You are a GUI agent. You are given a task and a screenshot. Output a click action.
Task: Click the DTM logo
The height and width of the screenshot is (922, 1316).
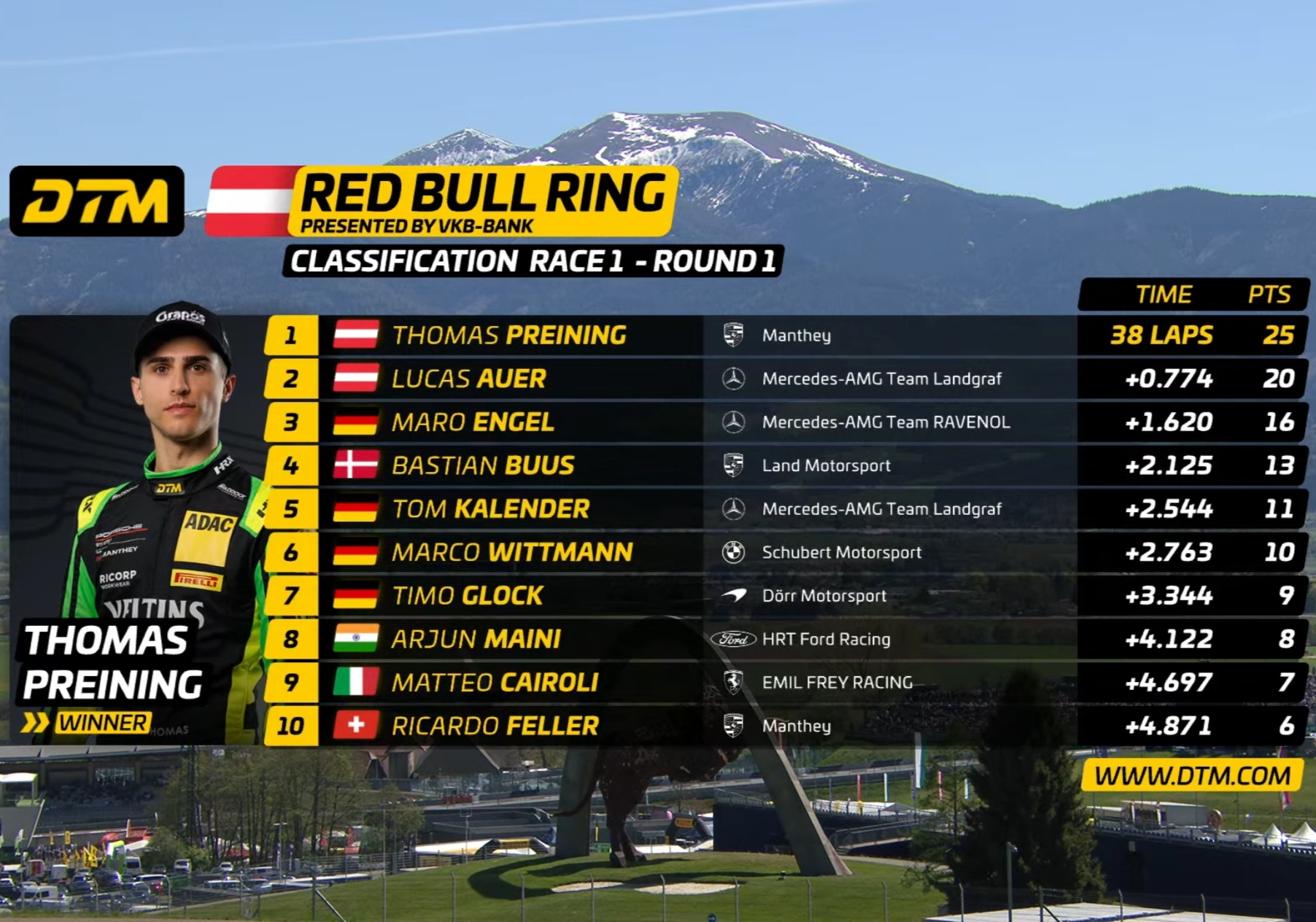coord(97,201)
